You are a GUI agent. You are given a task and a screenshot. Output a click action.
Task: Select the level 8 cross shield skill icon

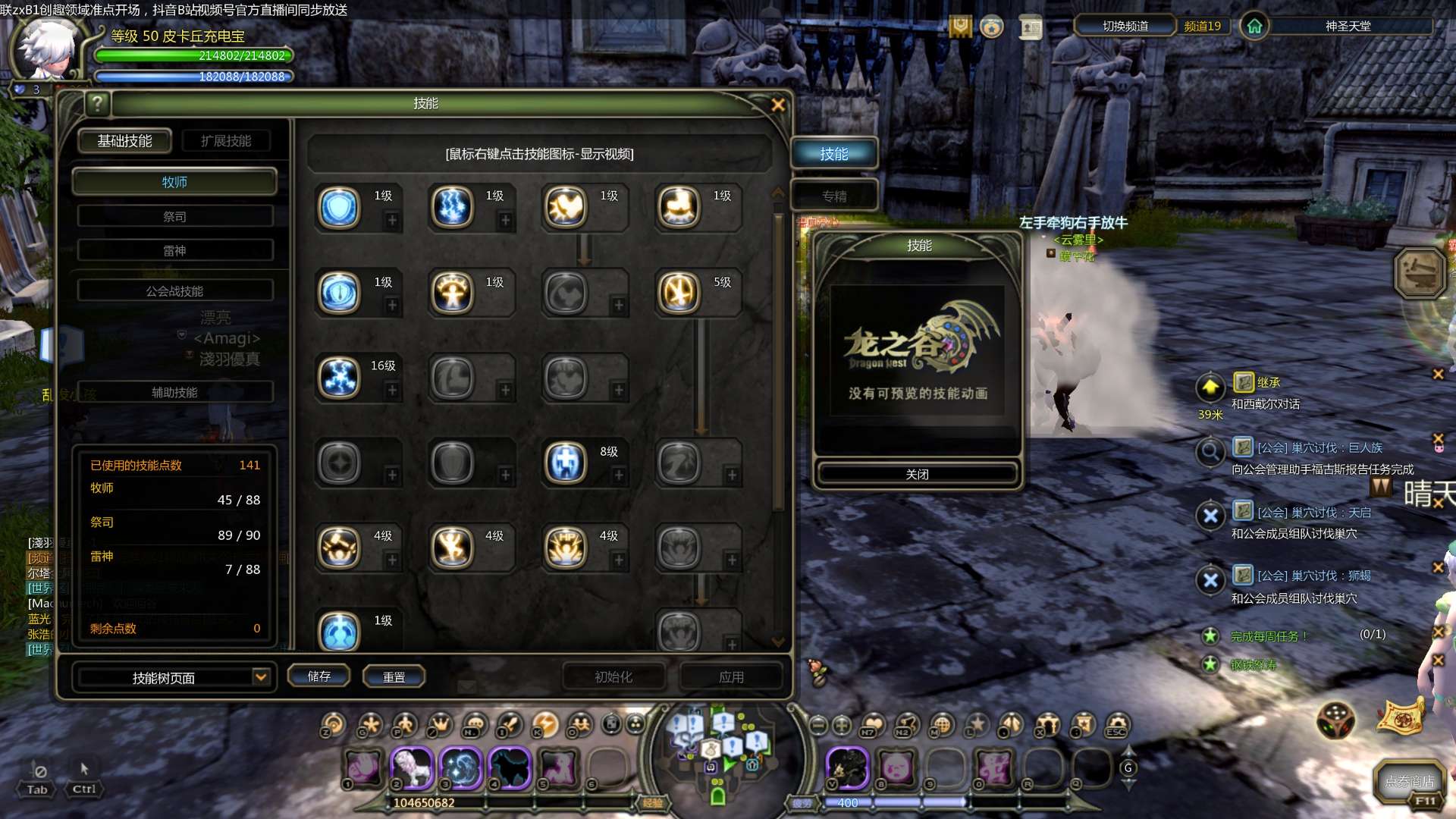coord(566,463)
